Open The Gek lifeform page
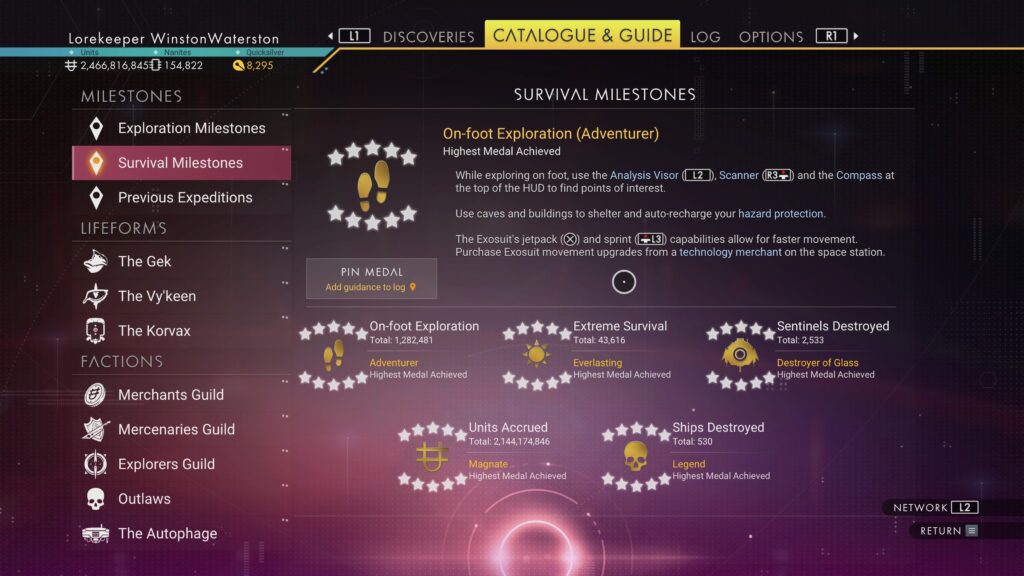This screenshot has height=576, width=1024. coord(144,261)
